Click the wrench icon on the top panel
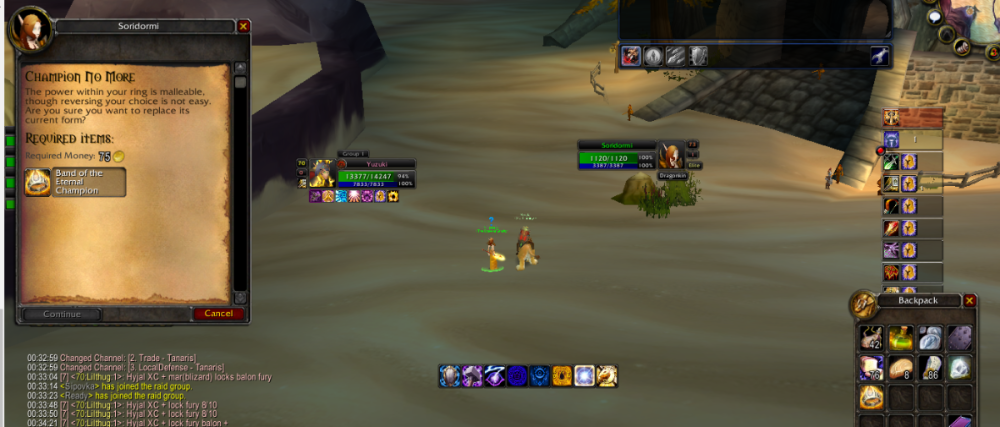Image resolution: width=1000 pixels, height=427 pixels. pos(880,56)
